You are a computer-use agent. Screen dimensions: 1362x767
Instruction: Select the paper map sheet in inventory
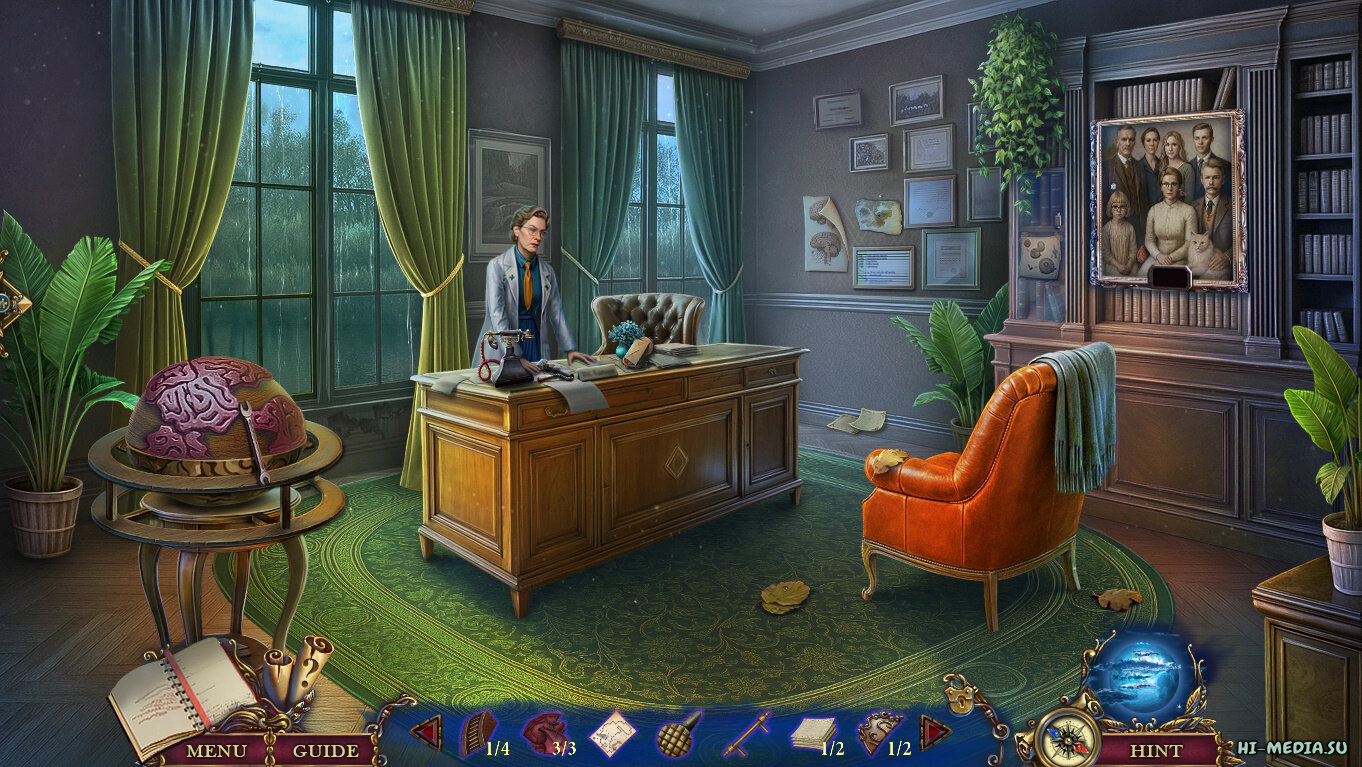pos(612,734)
